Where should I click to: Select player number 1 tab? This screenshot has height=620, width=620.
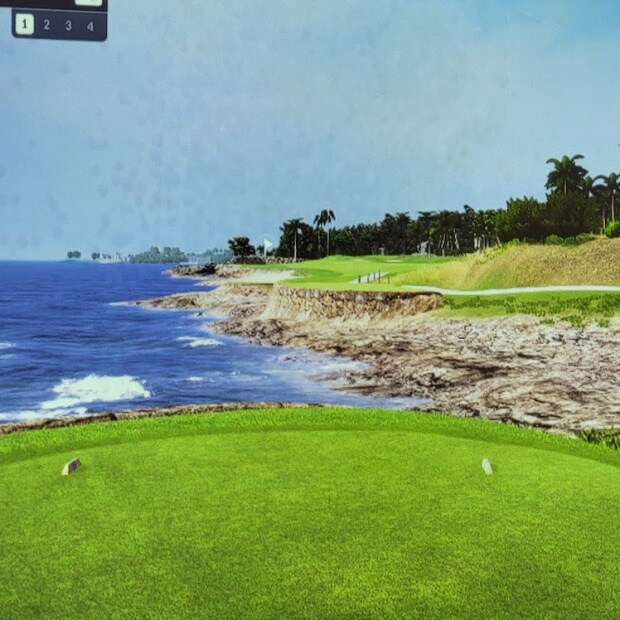coord(24,24)
